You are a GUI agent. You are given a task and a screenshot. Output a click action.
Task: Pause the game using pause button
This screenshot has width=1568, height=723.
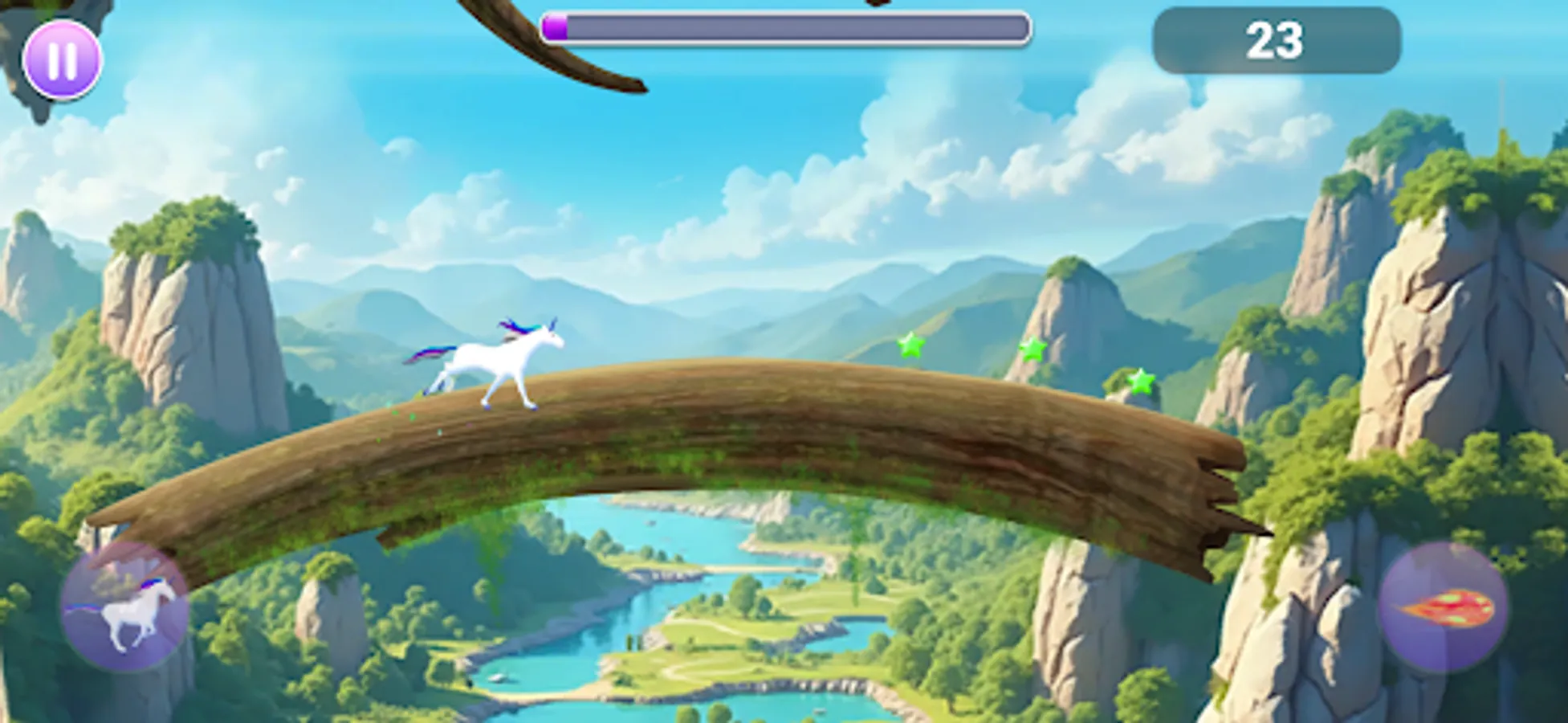pos(63,58)
